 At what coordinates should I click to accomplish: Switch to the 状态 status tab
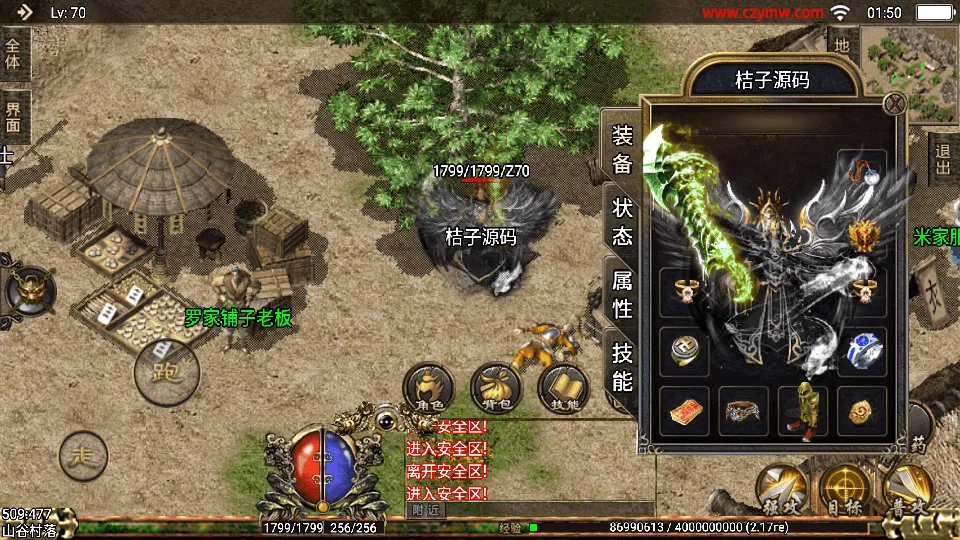click(622, 220)
